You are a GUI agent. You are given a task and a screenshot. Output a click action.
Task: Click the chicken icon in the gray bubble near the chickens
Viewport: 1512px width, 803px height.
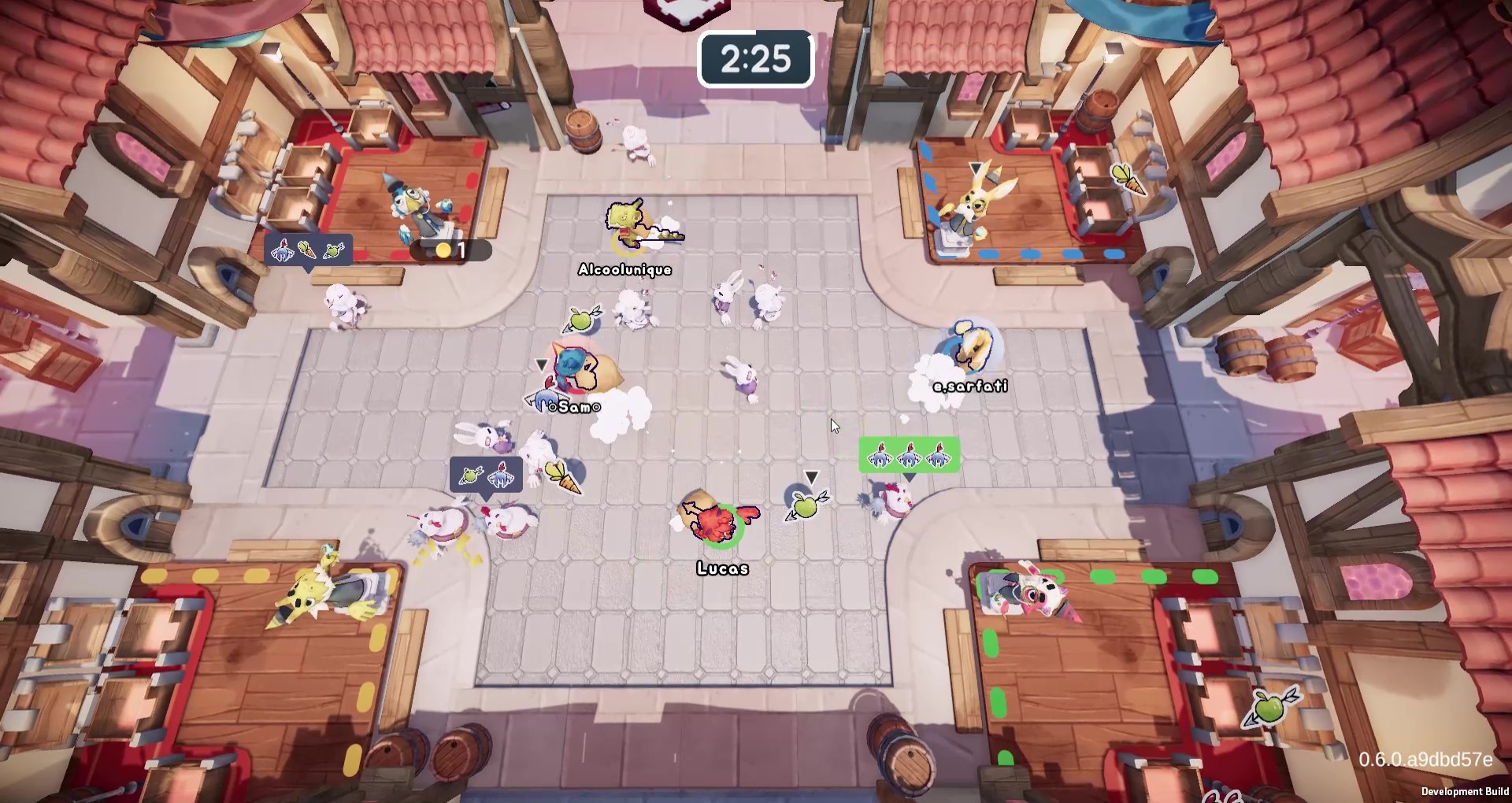pos(501,476)
